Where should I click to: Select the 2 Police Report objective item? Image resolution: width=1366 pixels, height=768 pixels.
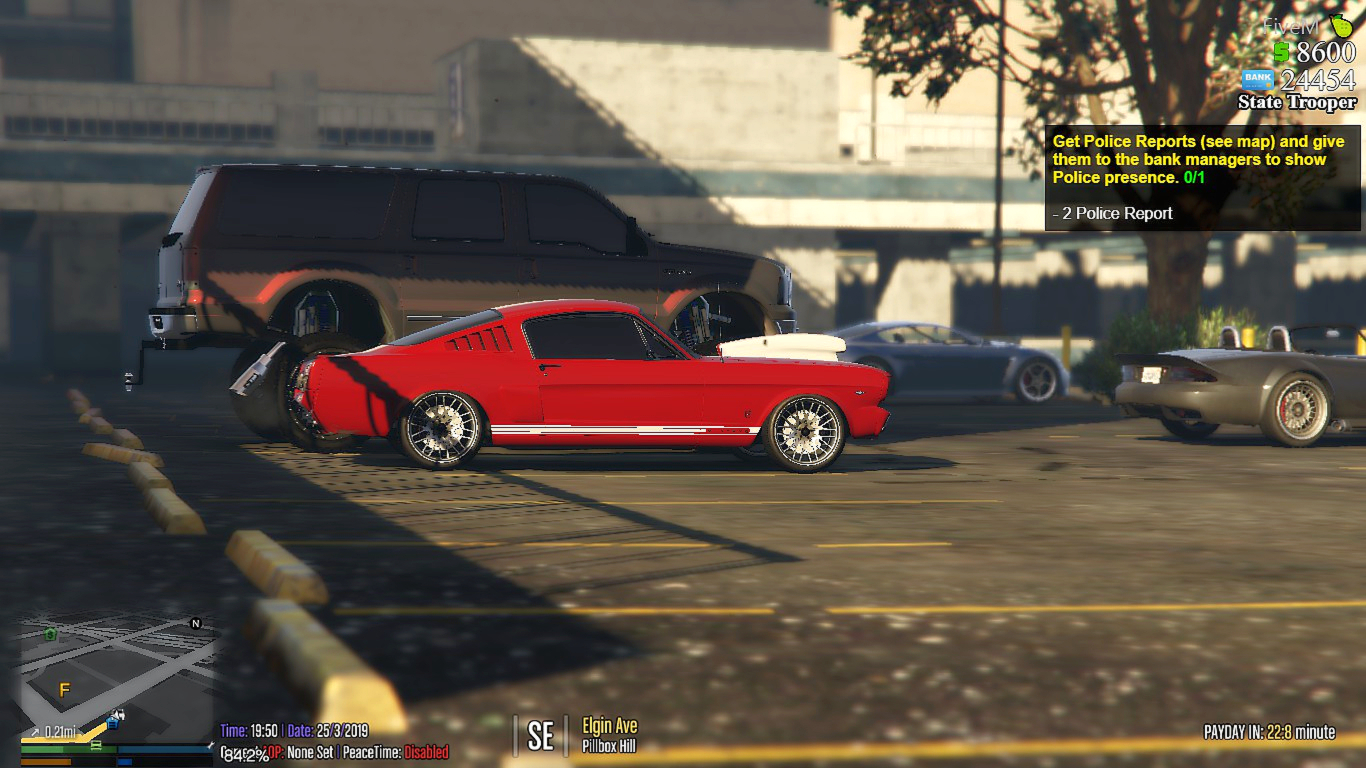pos(1113,213)
